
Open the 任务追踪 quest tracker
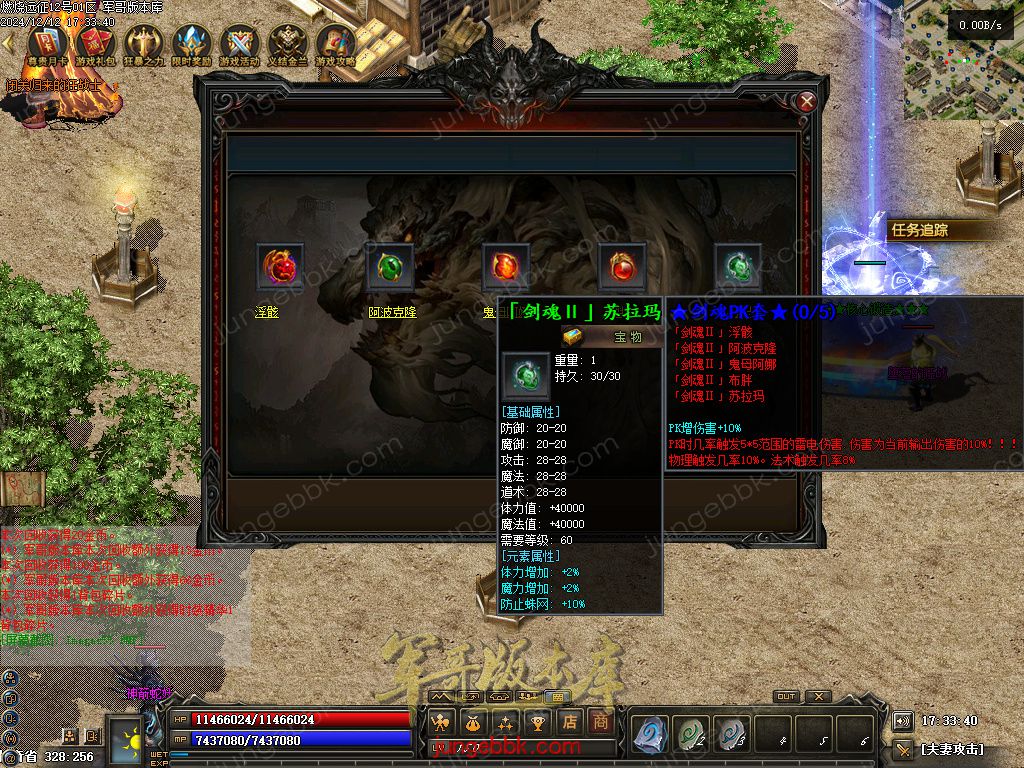(x=920, y=230)
